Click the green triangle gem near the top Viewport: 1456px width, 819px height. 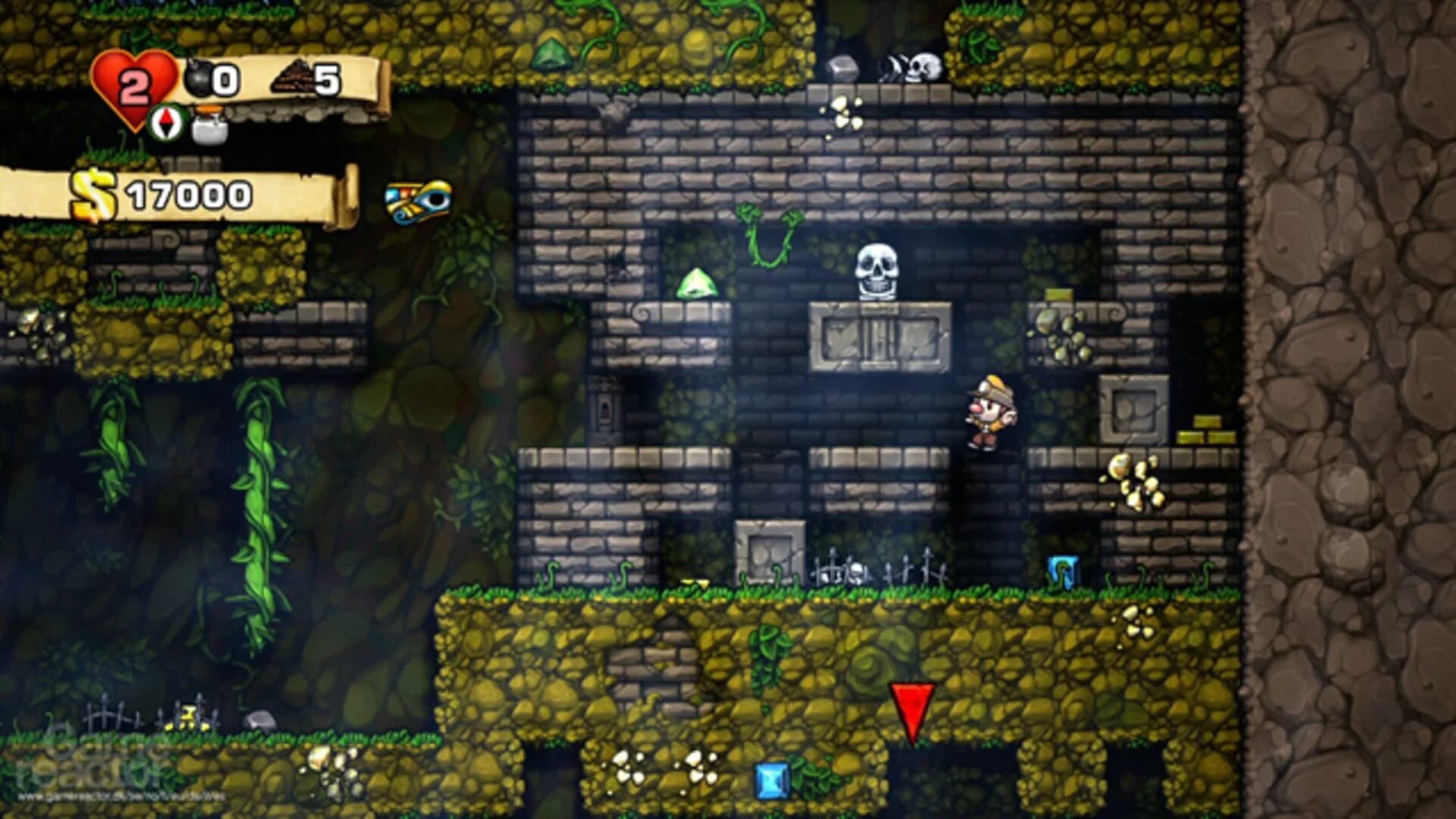click(x=553, y=55)
